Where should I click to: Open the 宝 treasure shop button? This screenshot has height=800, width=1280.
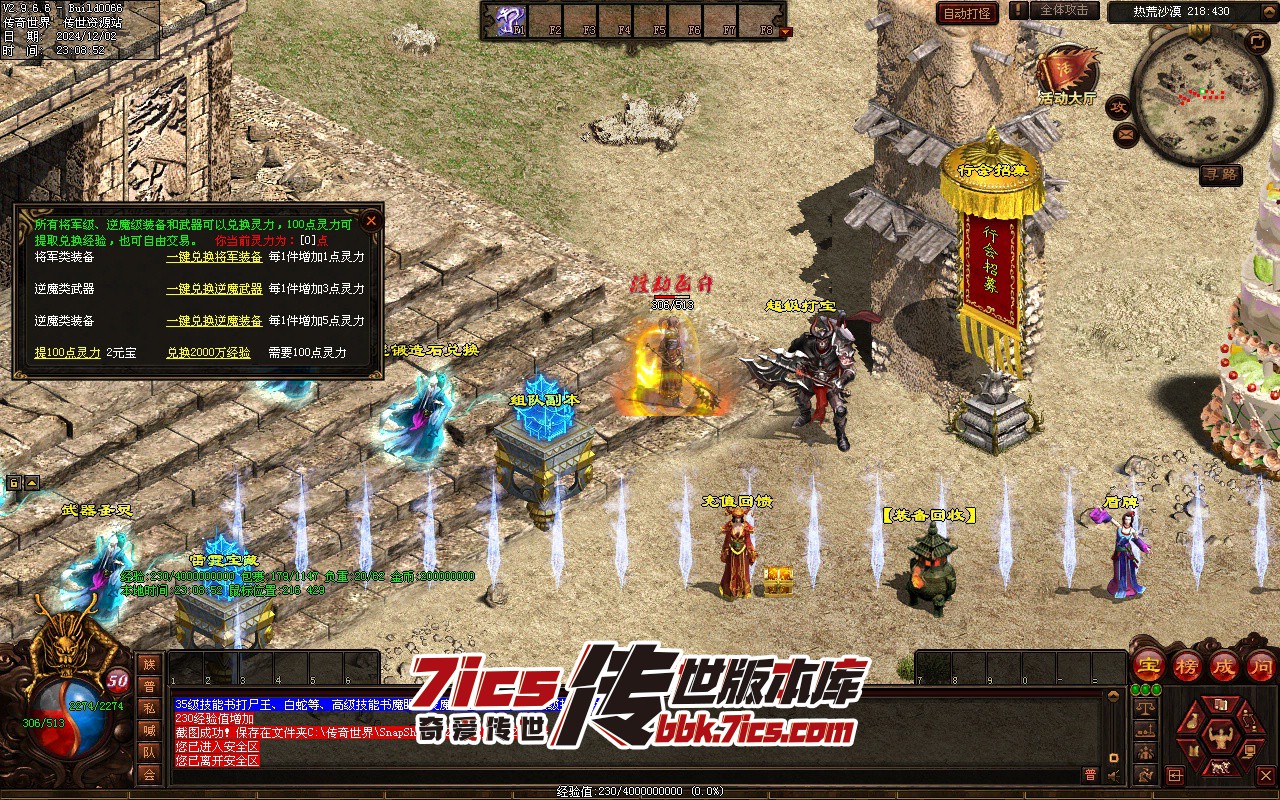[1149, 664]
